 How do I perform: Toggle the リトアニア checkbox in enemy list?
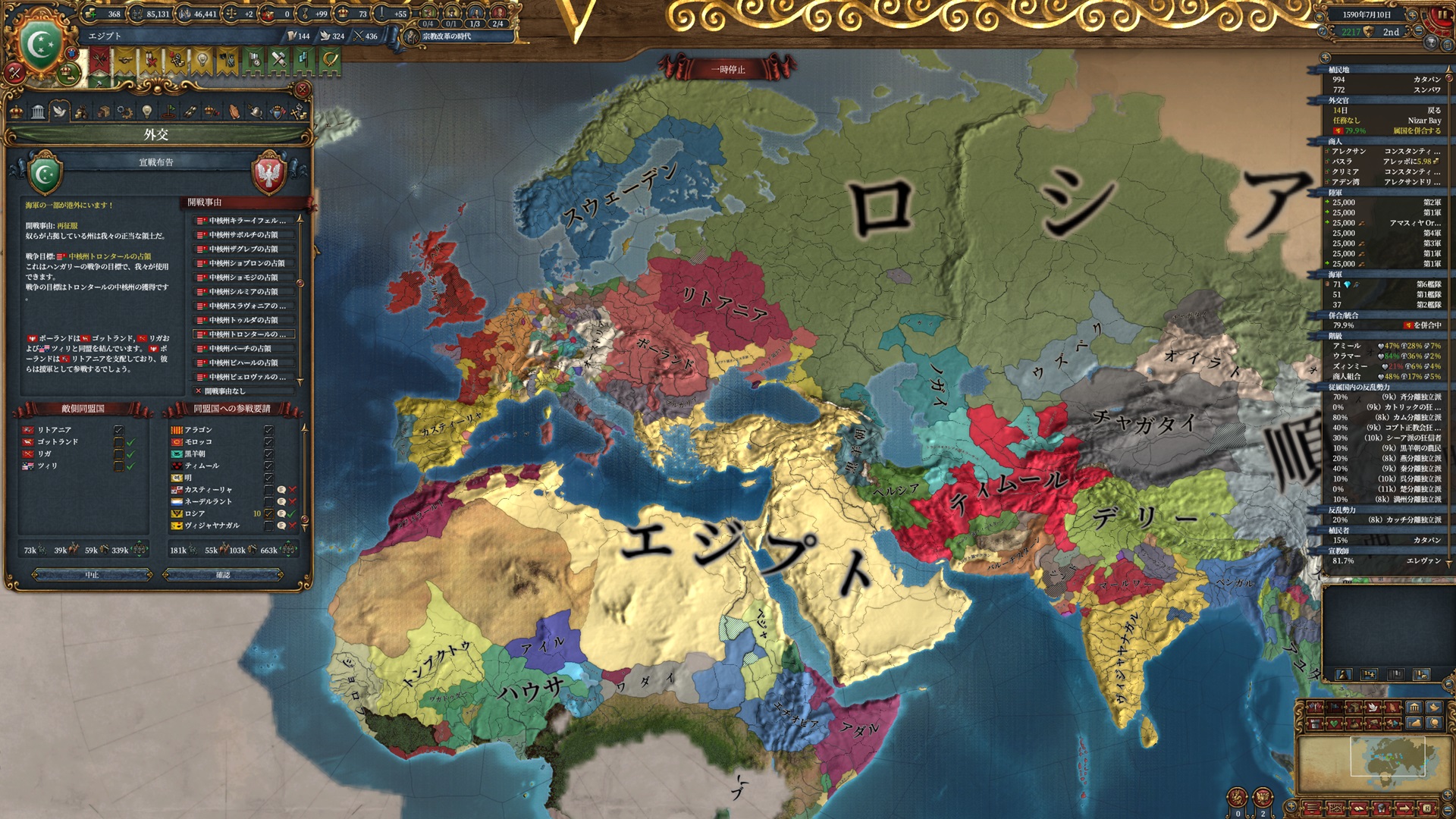119,431
